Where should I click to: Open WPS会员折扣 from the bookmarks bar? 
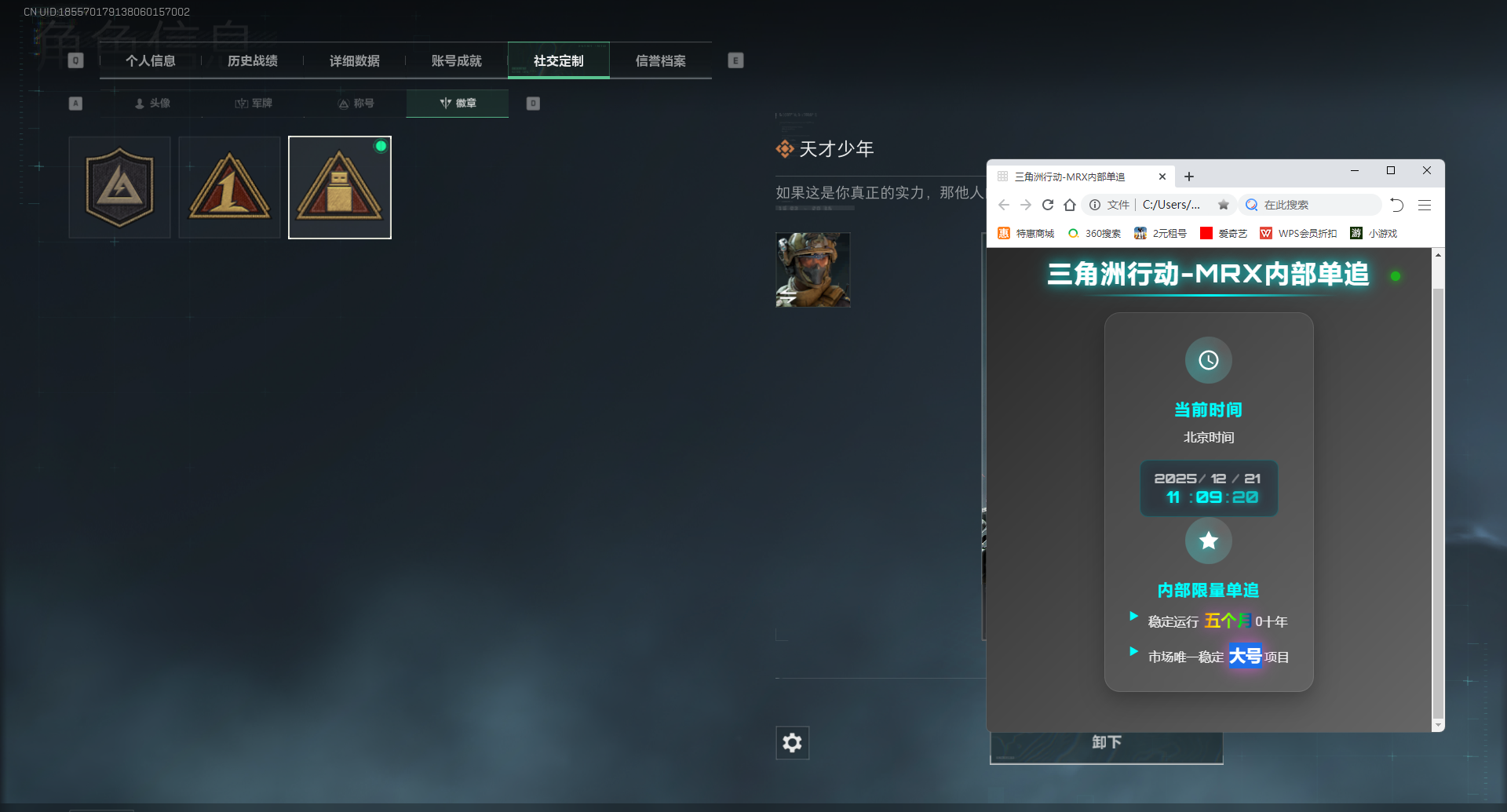pos(1297,233)
